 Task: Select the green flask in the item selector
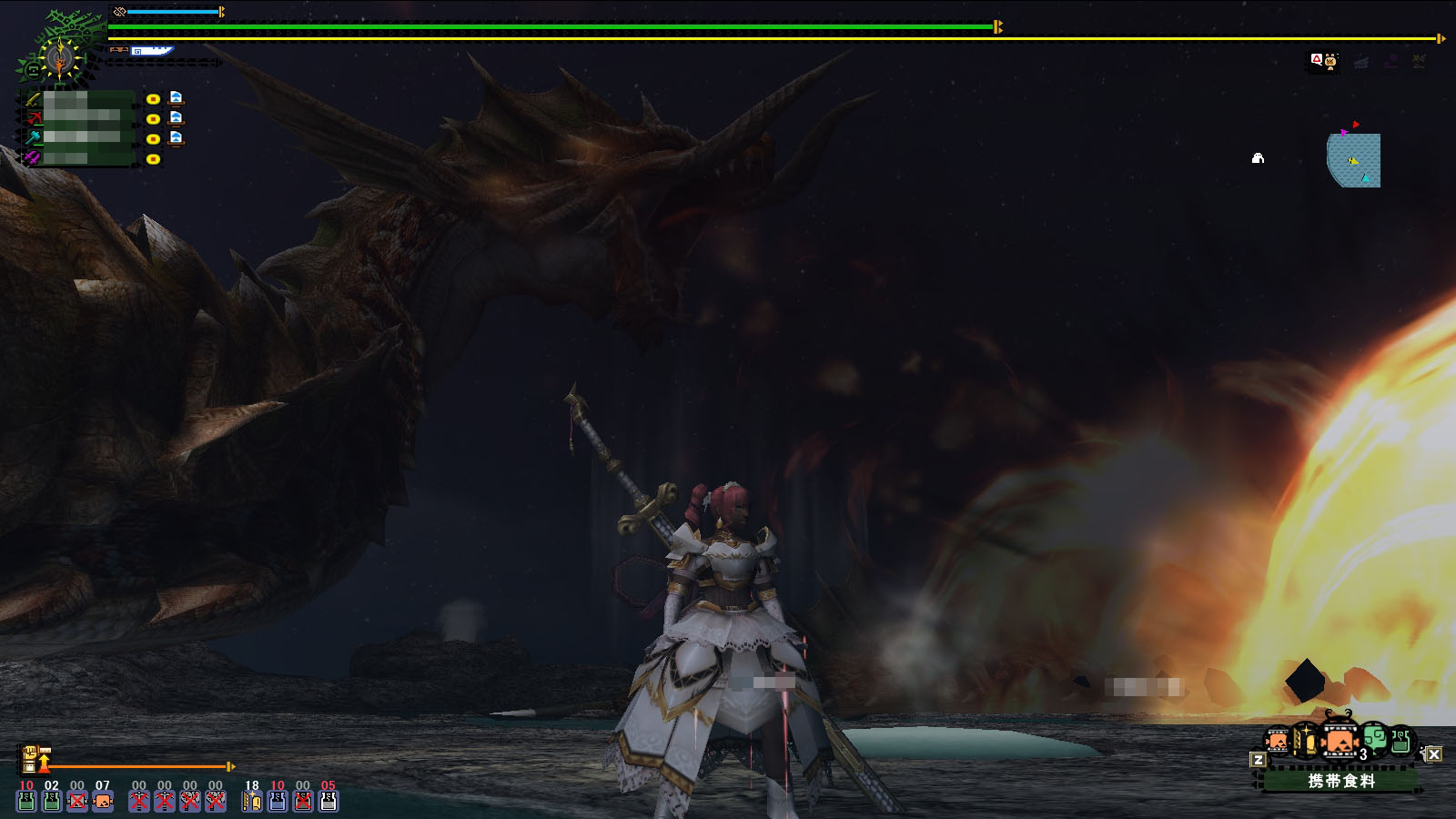1401,742
